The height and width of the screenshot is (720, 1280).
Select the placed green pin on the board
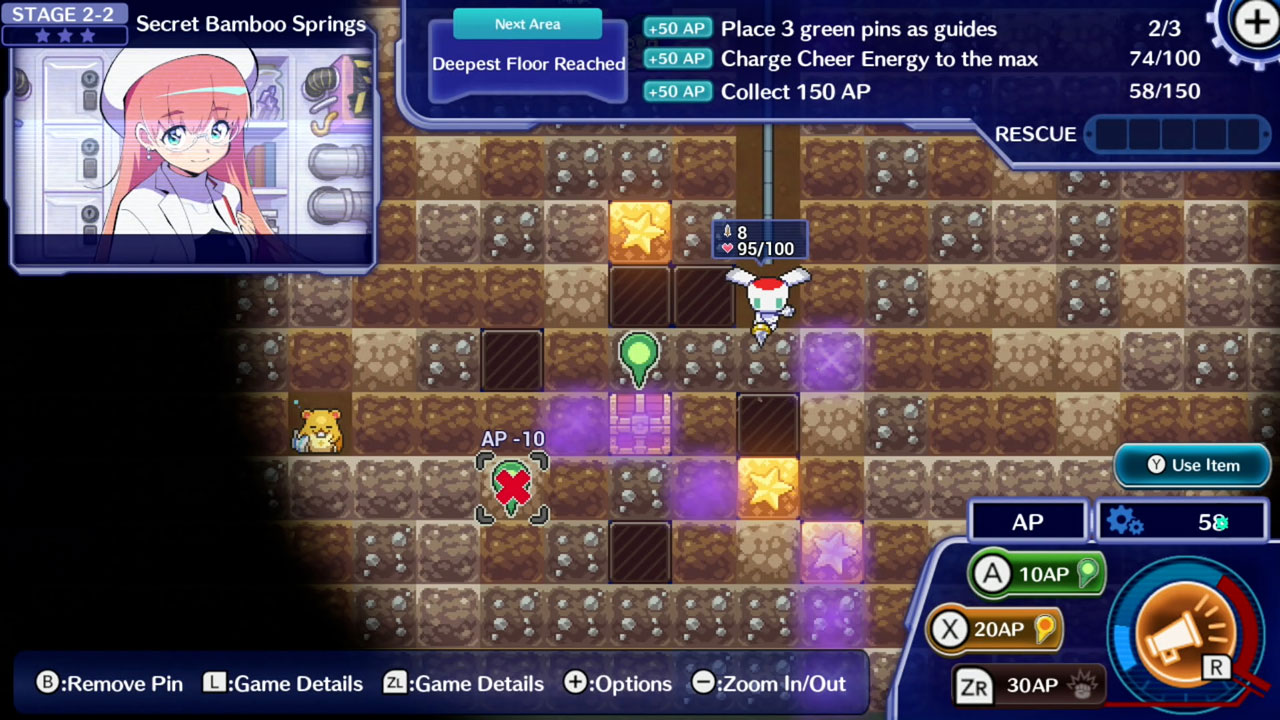[639, 357]
